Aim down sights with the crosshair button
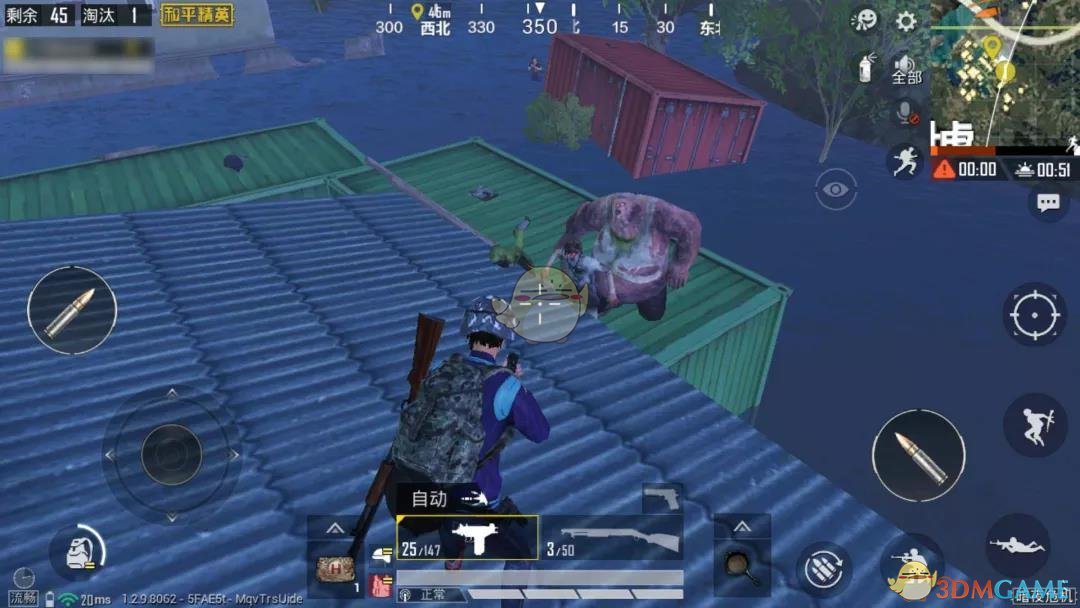Image resolution: width=1080 pixels, height=608 pixels. (x=1035, y=315)
